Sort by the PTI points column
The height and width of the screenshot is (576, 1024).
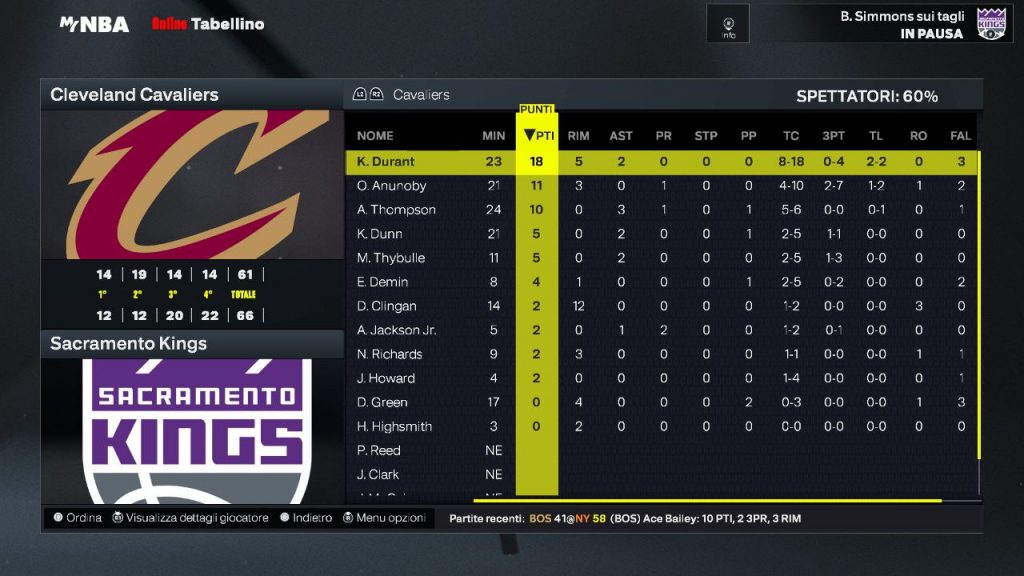pyautogui.click(x=538, y=136)
